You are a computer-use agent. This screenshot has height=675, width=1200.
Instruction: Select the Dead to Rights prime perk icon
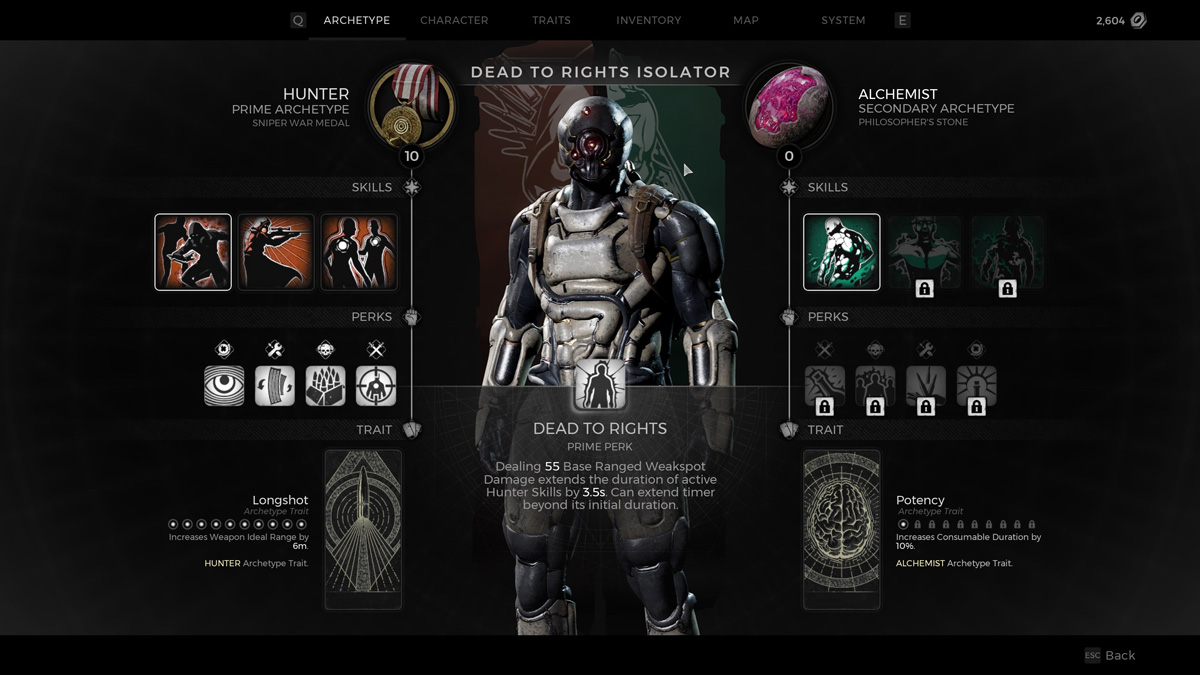pyautogui.click(x=599, y=386)
